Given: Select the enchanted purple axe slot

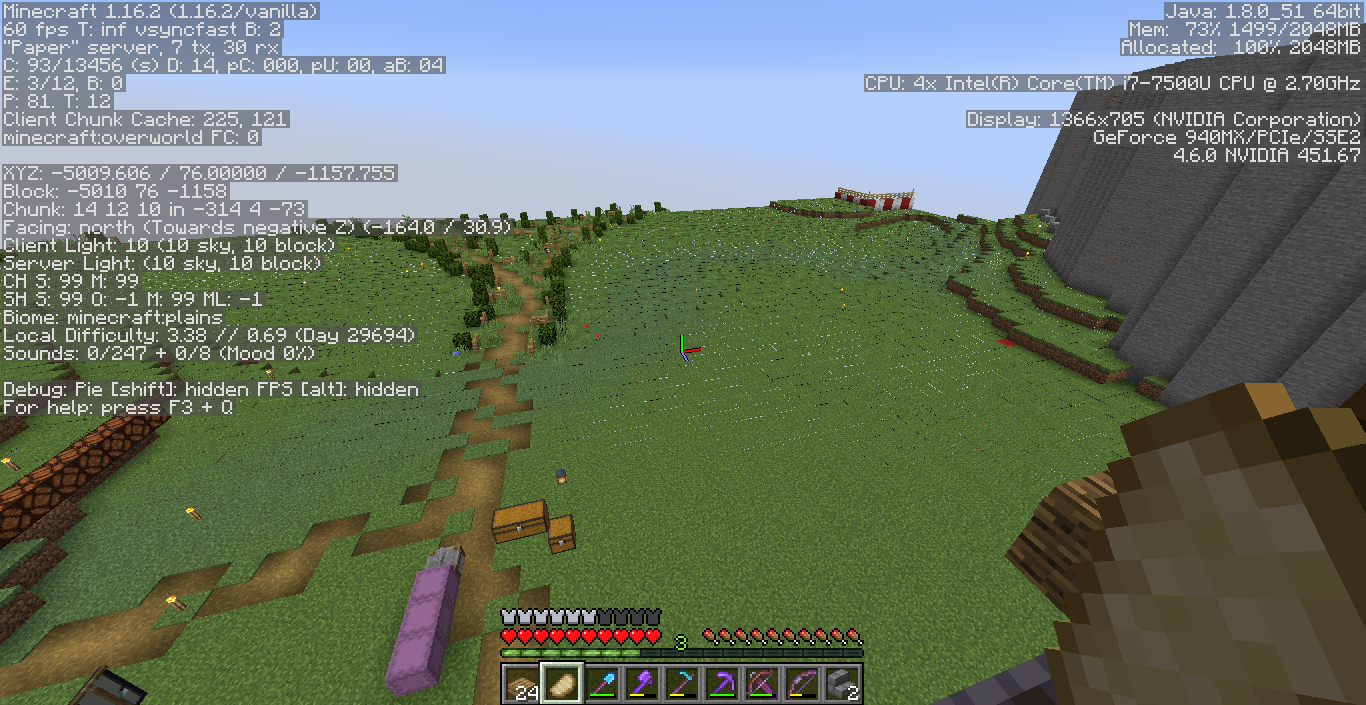Looking at the screenshot, I should click(x=641, y=684).
